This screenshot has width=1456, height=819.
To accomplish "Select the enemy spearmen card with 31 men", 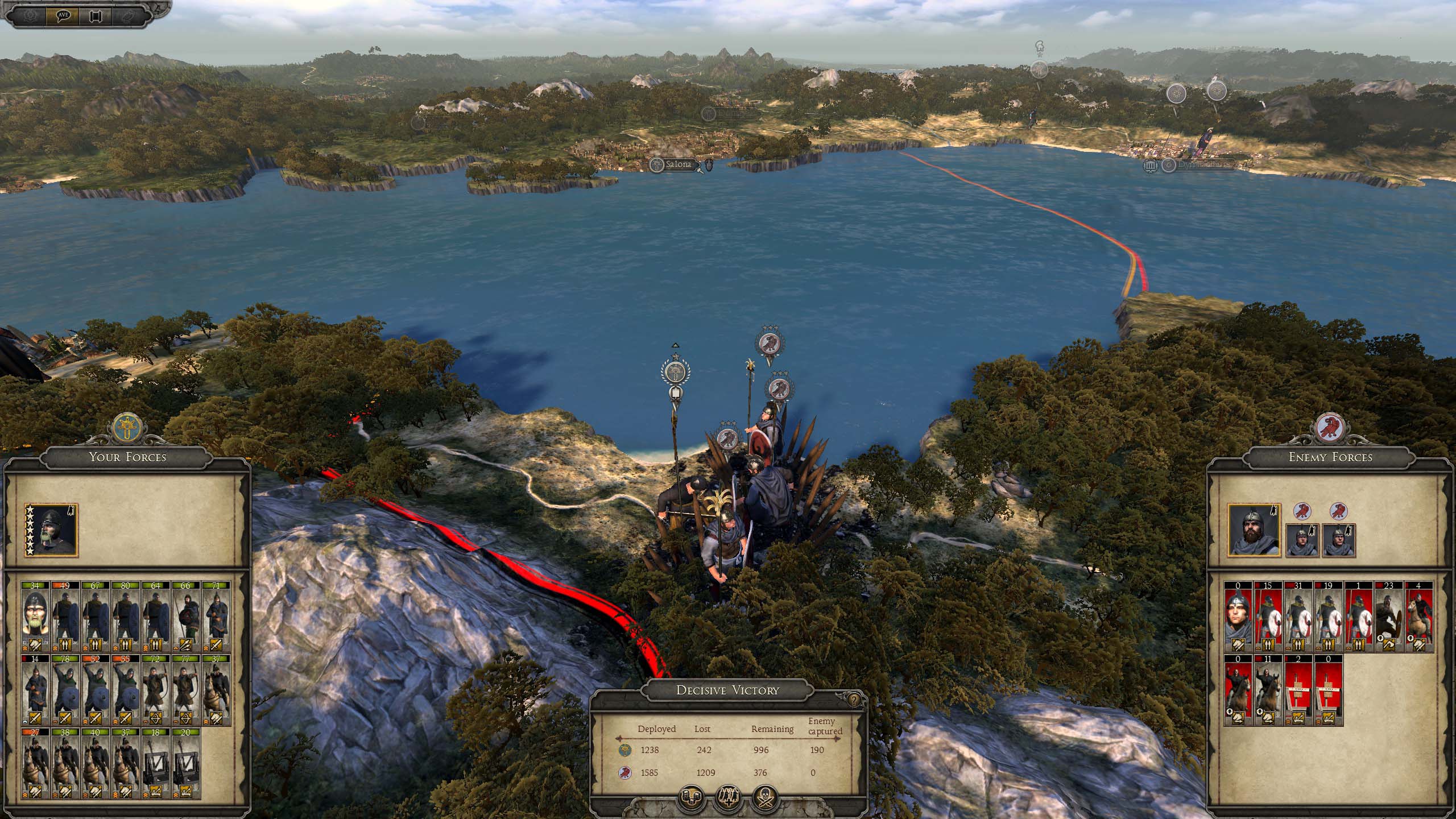I will 1298,618.
